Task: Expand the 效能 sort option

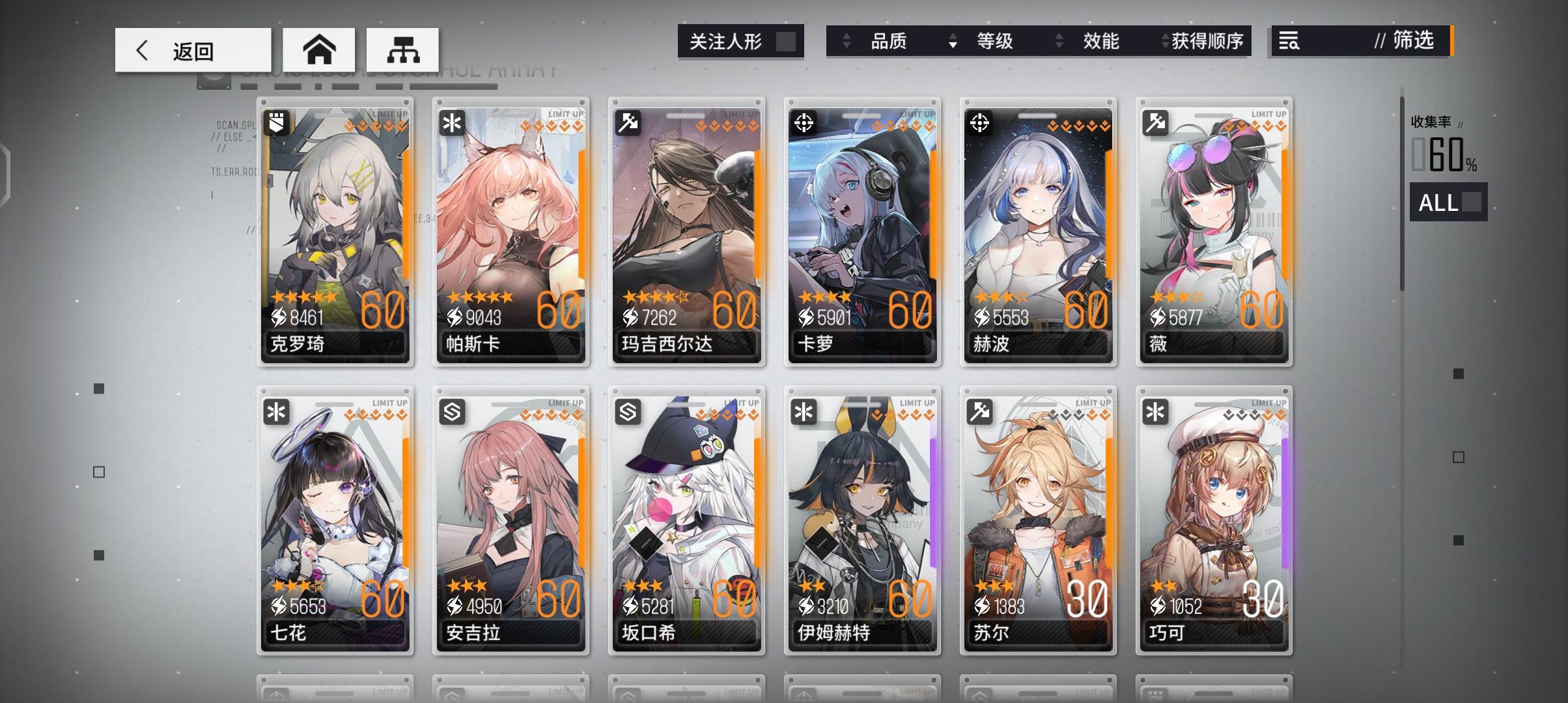Action: [x=1059, y=41]
